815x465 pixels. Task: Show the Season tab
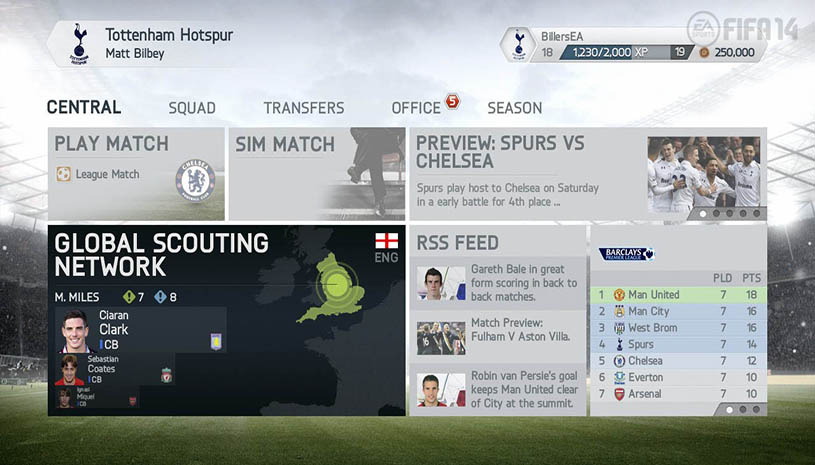point(514,108)
